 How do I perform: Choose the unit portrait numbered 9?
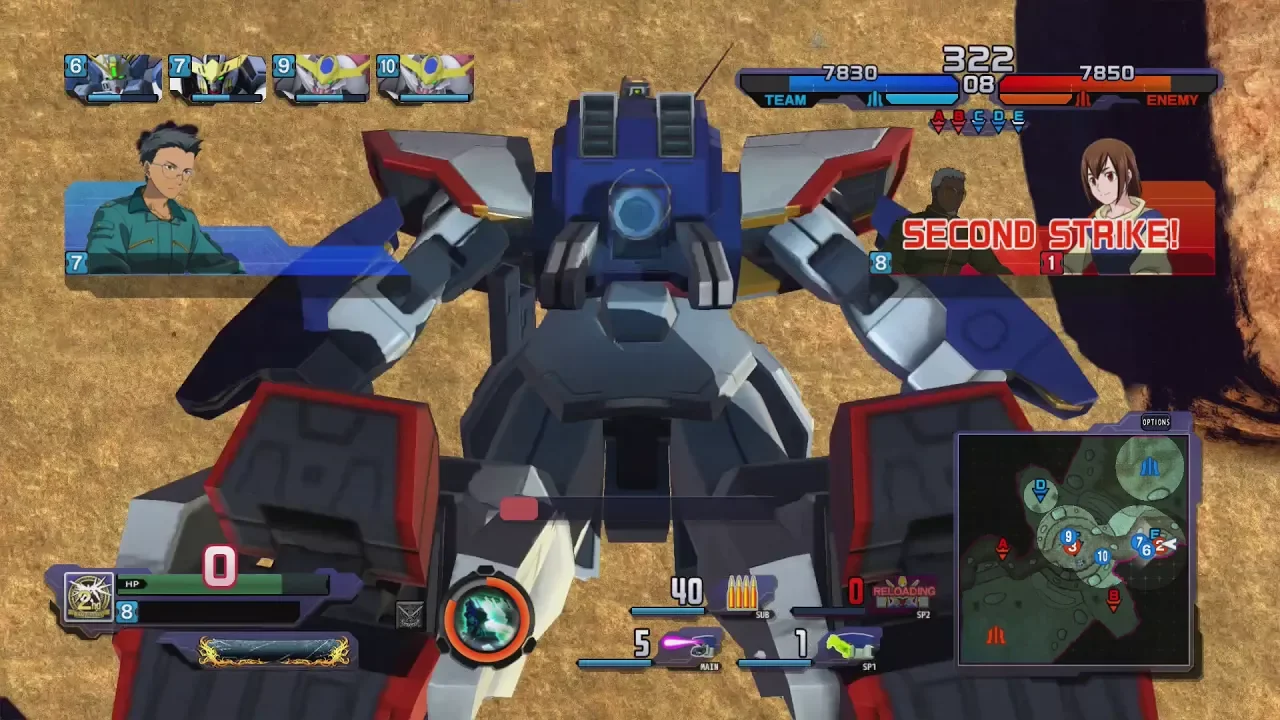(322, 77)
